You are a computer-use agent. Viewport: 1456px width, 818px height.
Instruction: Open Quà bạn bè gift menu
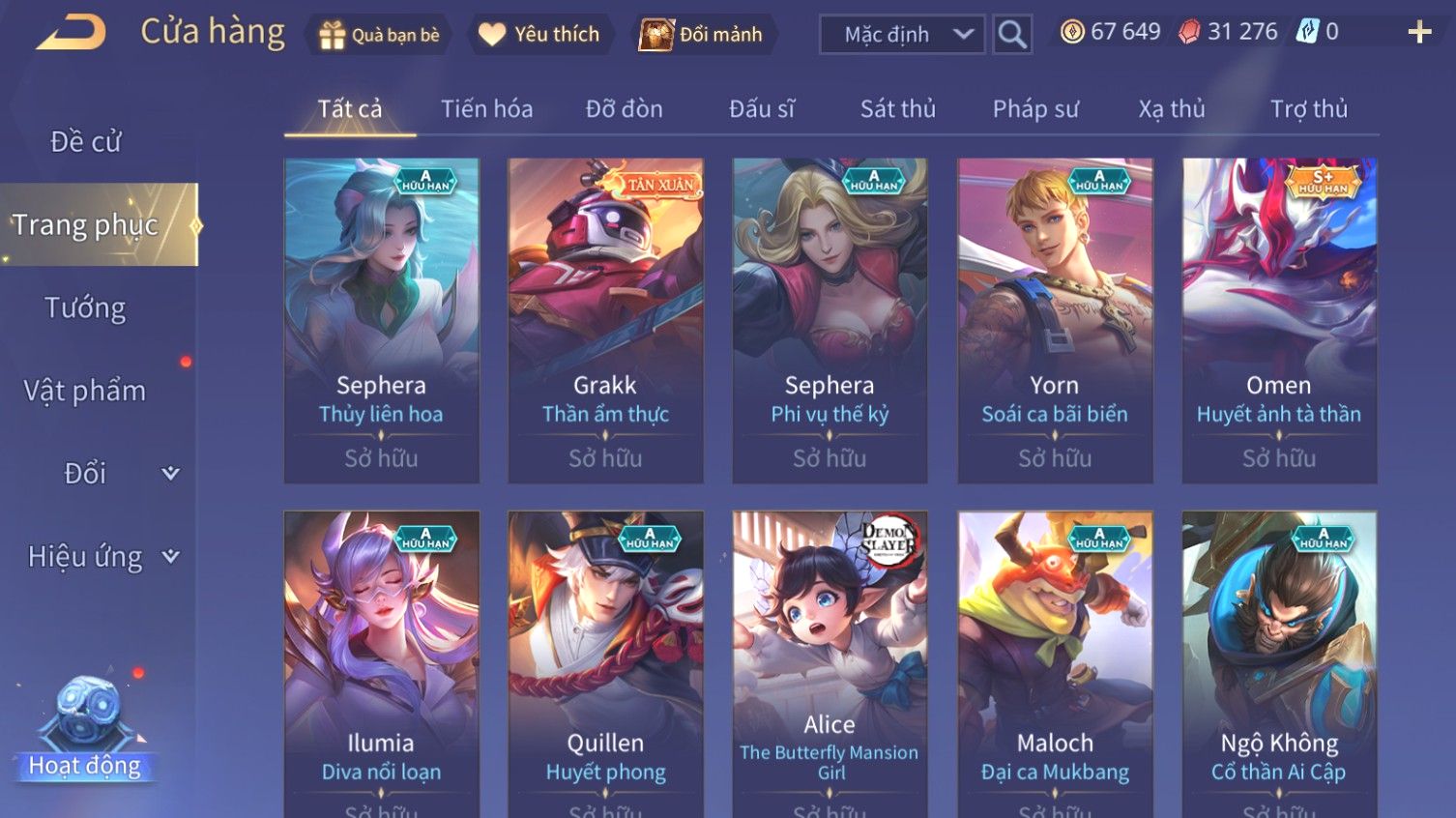379,35
